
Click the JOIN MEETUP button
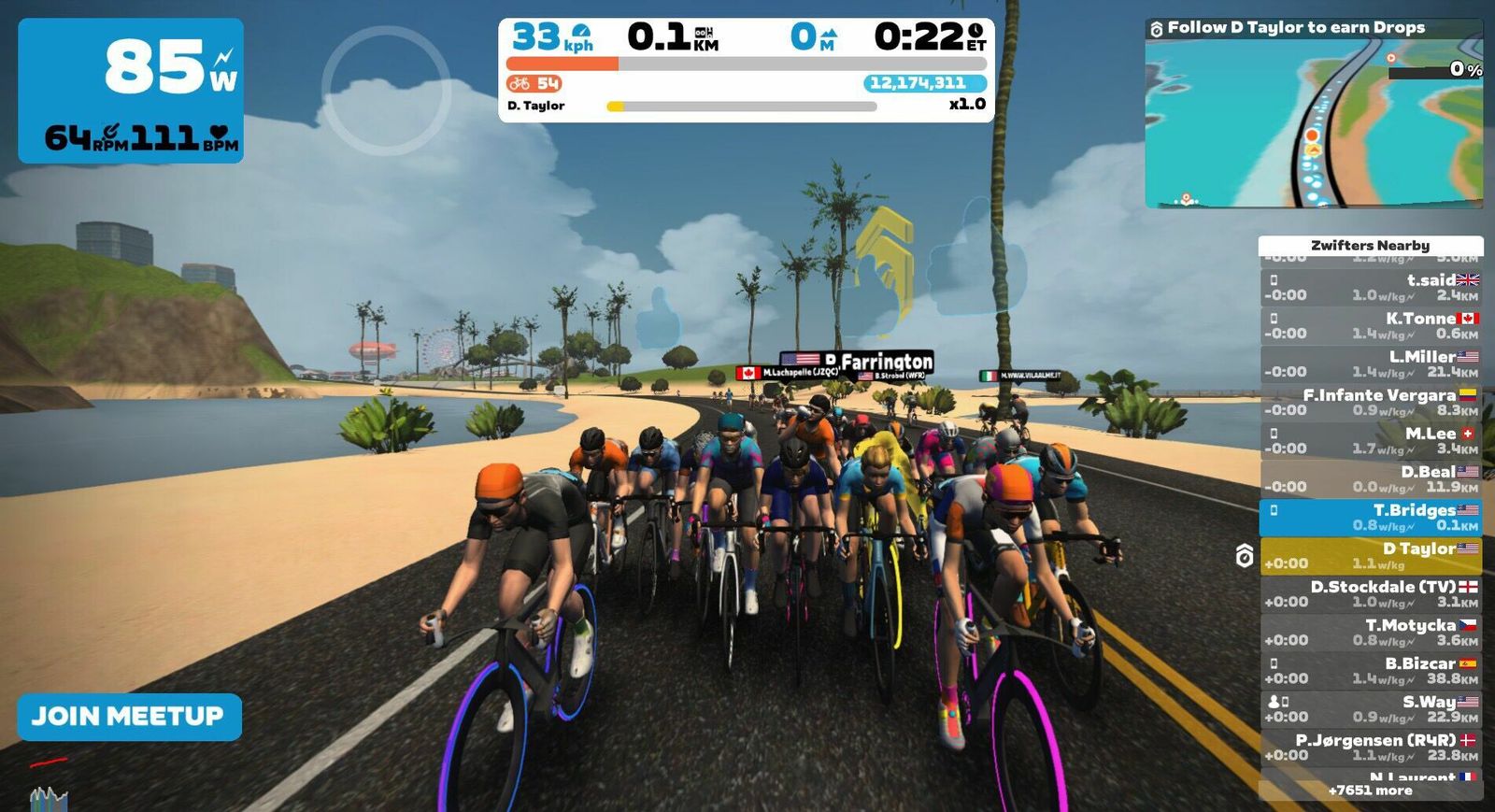[x=129, y=717]
